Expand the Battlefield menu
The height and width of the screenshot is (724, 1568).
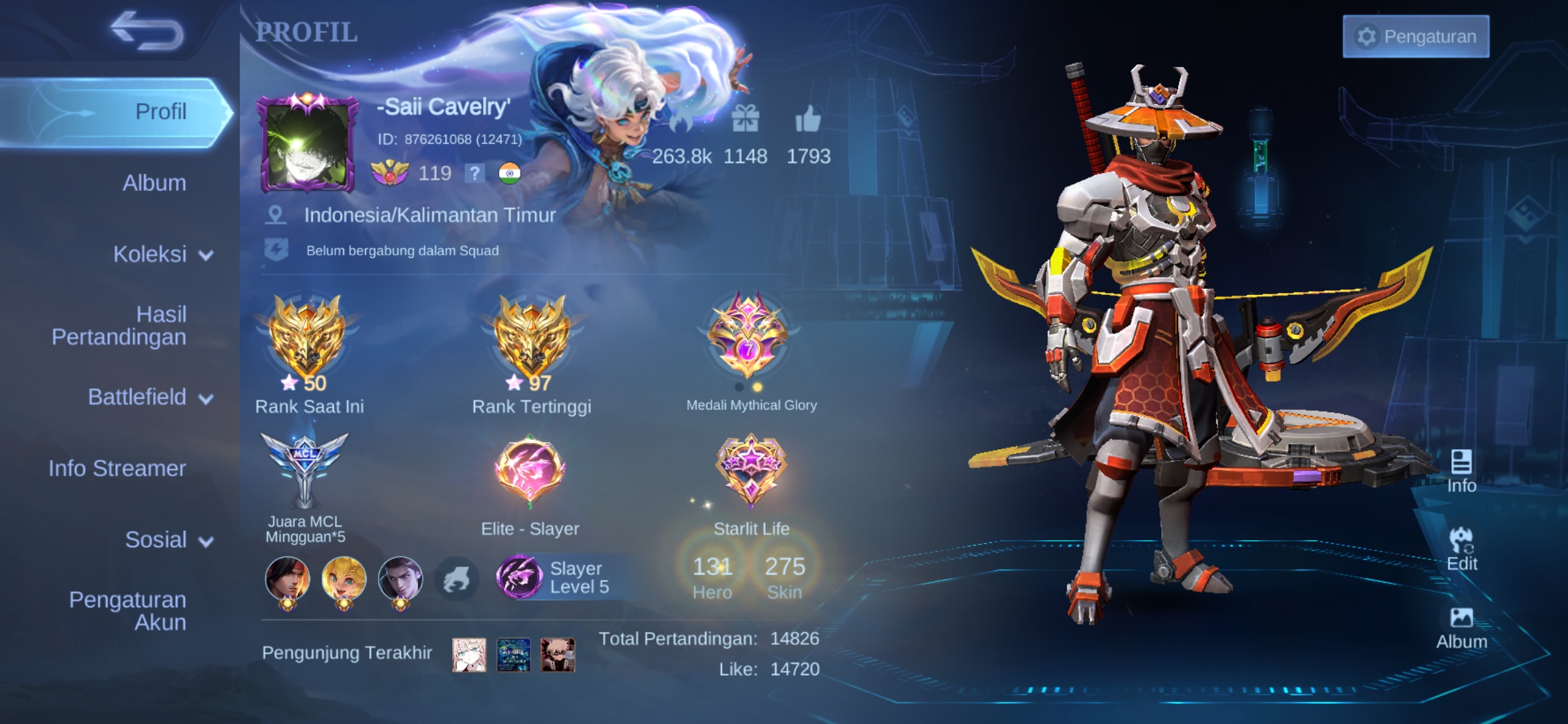click(x=150, y=398)
